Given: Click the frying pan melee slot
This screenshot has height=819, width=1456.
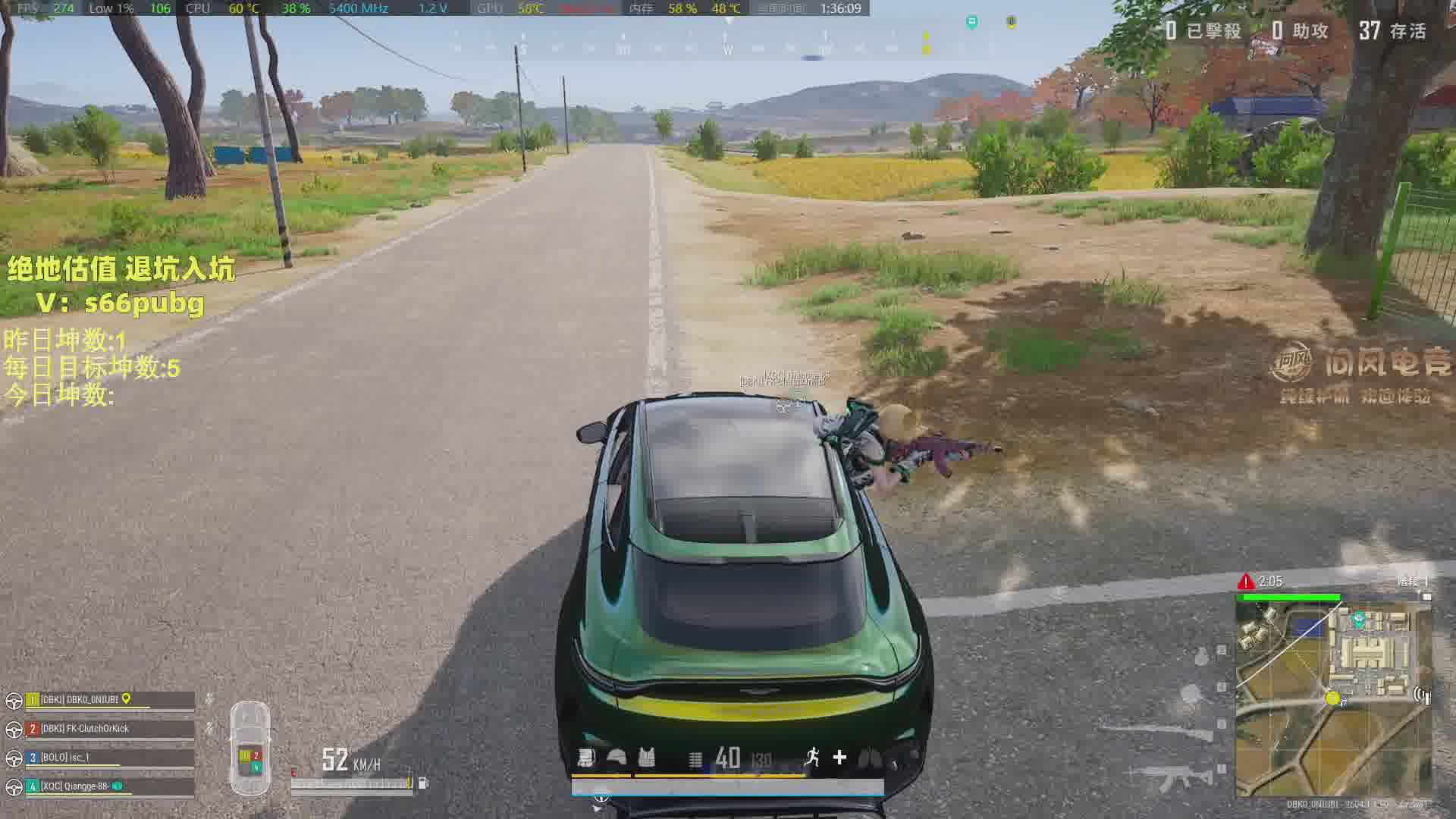Looking at the screenshot, I should coord(1192,693).
